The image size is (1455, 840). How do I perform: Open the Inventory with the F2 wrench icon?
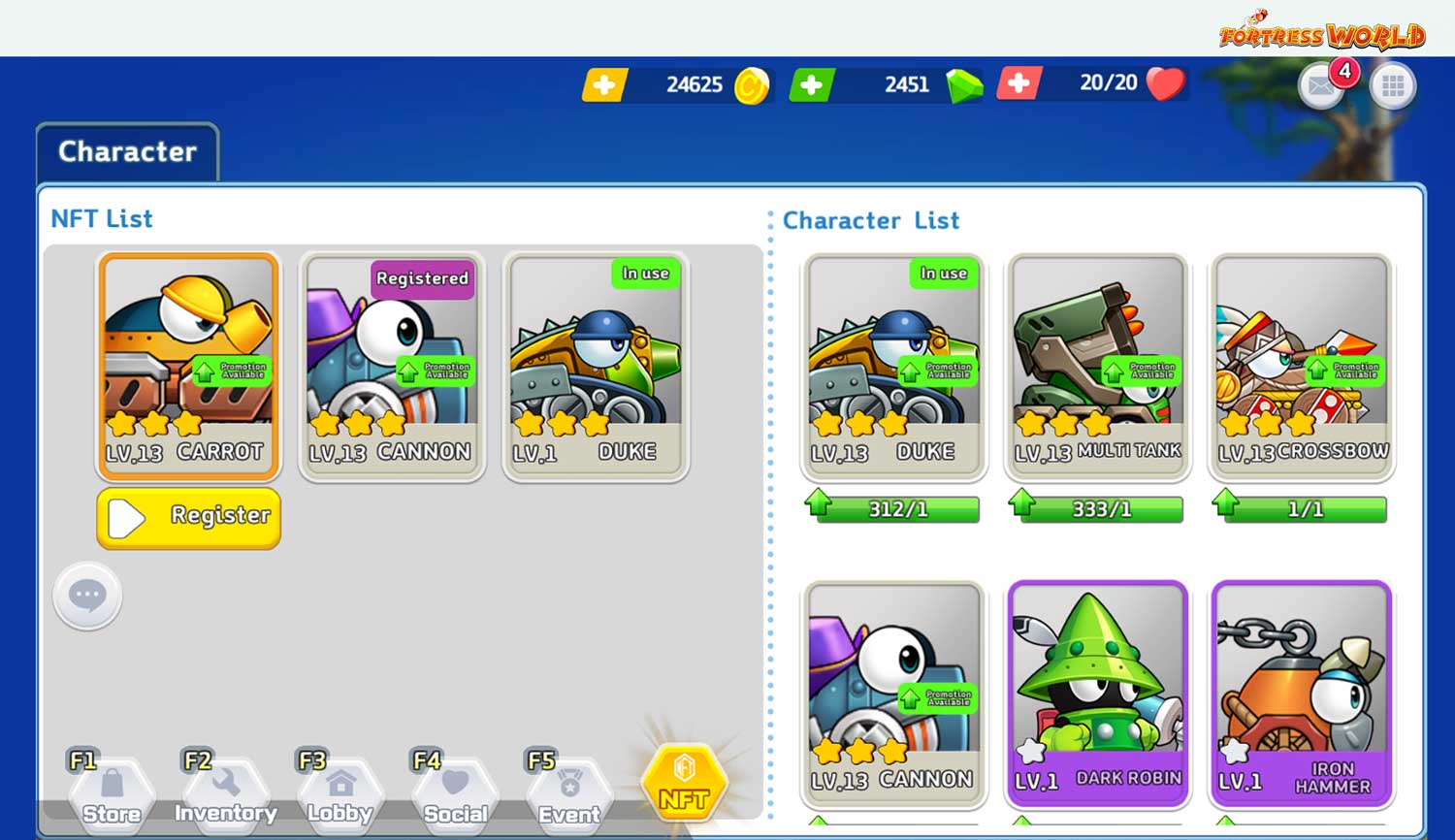[224, 788]
